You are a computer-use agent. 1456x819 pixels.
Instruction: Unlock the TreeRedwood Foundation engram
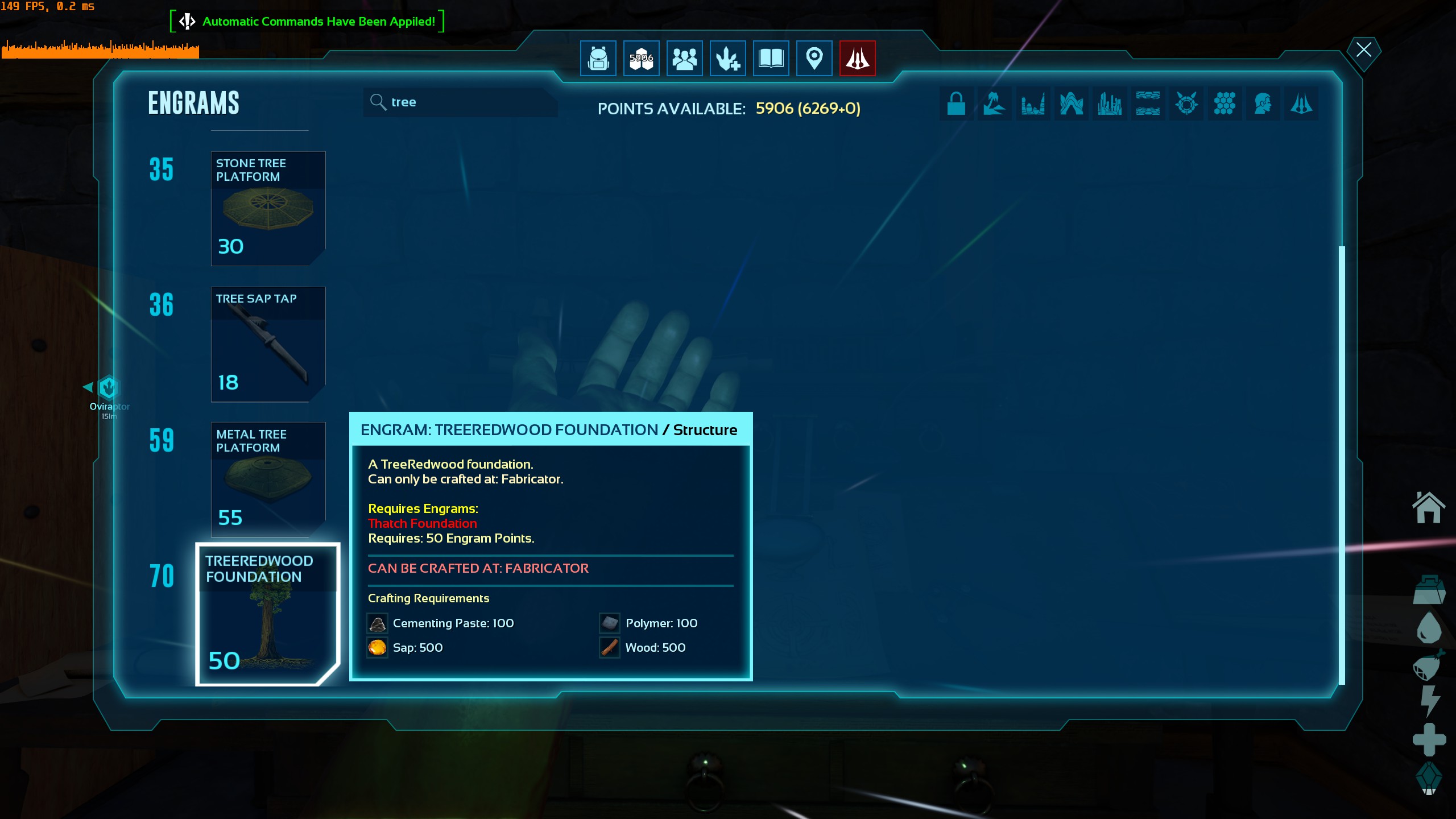[267, 614]
